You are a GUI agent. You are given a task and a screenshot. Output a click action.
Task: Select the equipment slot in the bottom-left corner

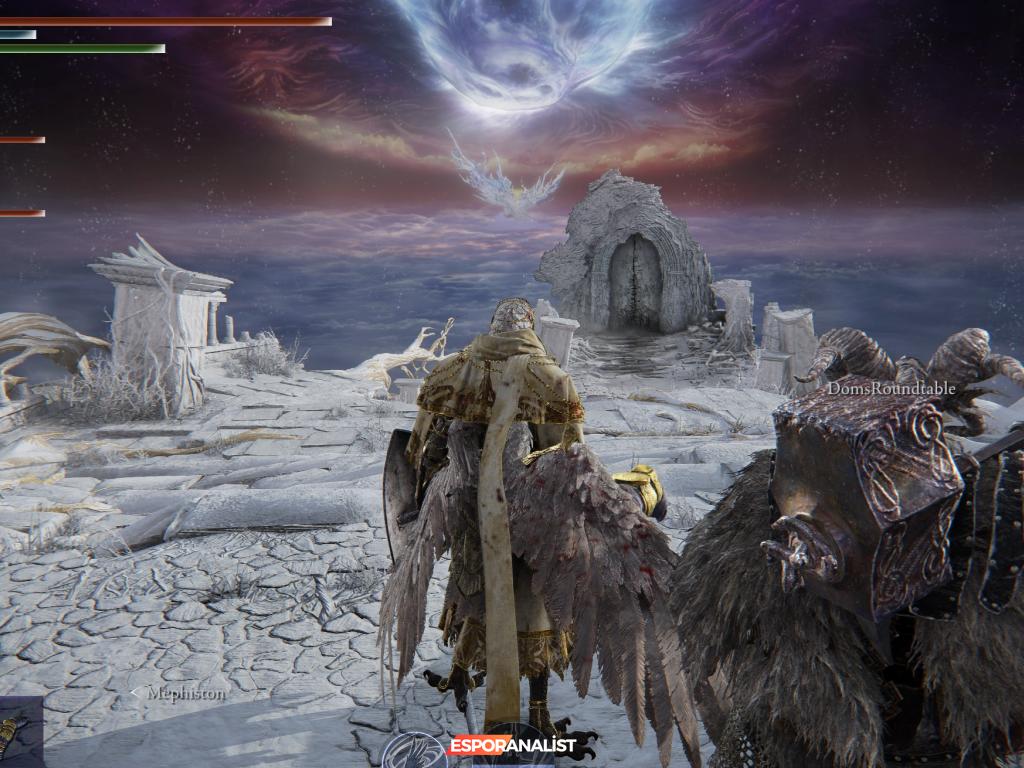[18, 733]
